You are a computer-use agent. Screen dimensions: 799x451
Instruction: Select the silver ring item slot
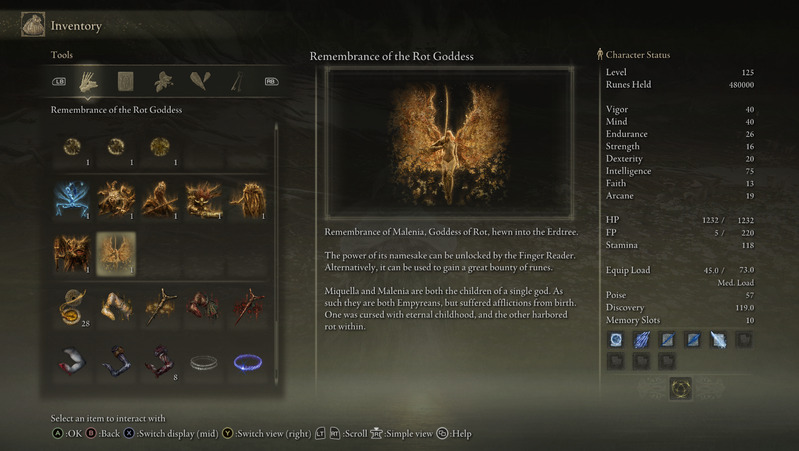pyautogui.click(x=203, y=360)
